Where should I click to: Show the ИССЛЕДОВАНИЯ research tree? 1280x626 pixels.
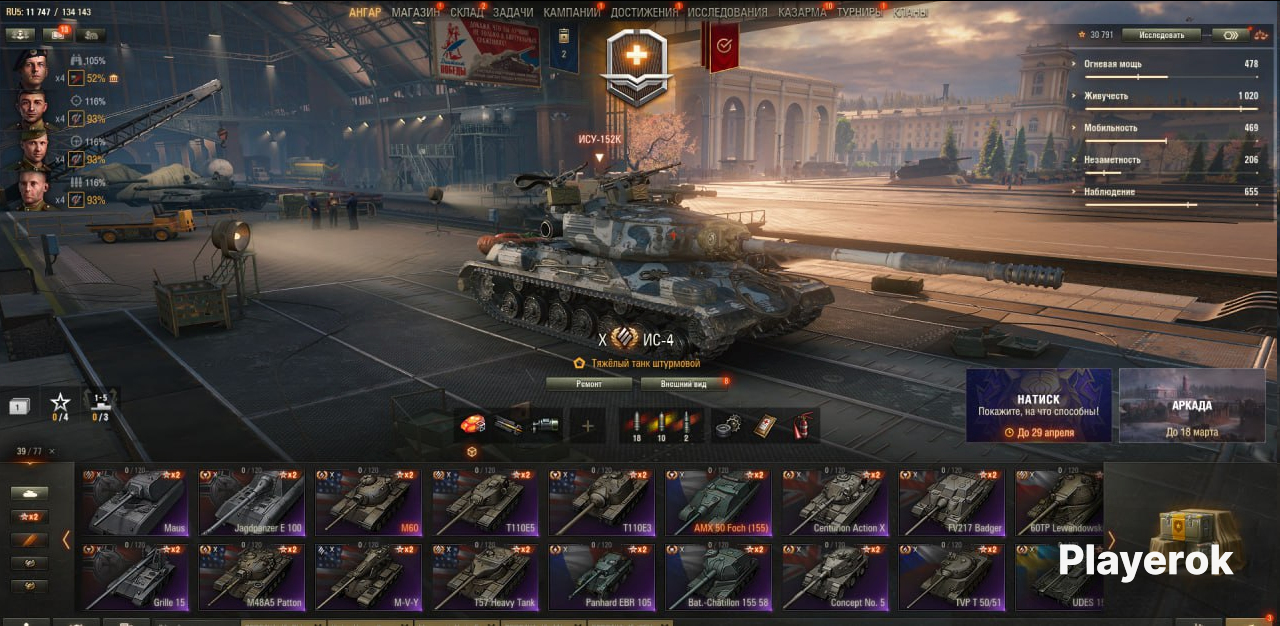click(x=728, y=12)
